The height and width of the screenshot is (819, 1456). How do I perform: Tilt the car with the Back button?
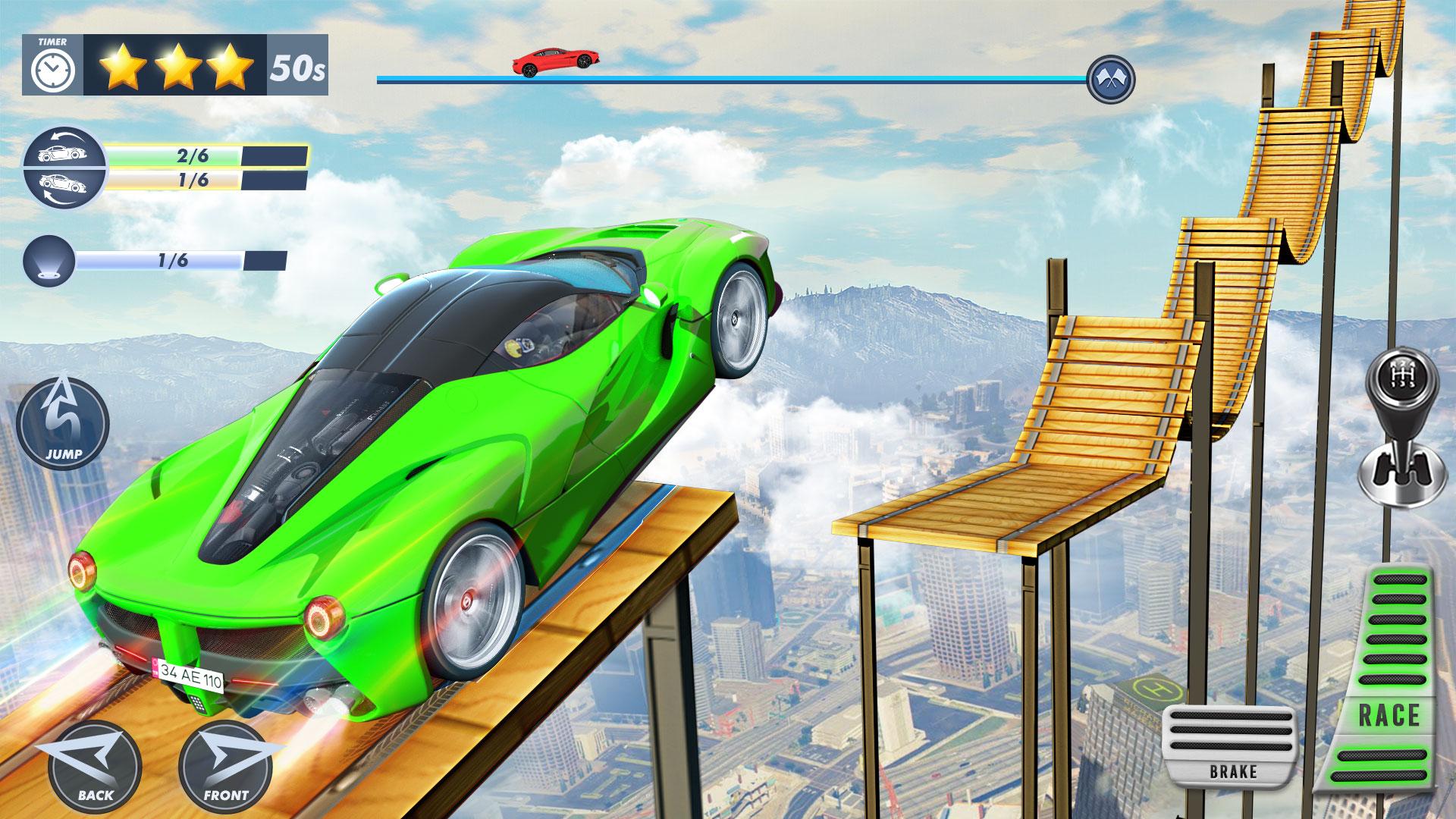[x=95, y=767]
